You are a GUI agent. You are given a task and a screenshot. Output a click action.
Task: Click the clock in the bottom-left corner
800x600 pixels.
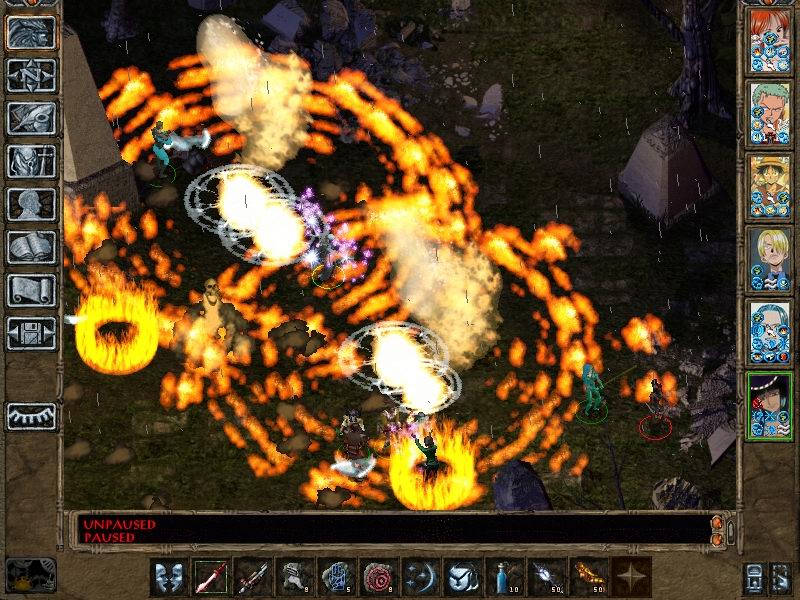coord(30,573)
